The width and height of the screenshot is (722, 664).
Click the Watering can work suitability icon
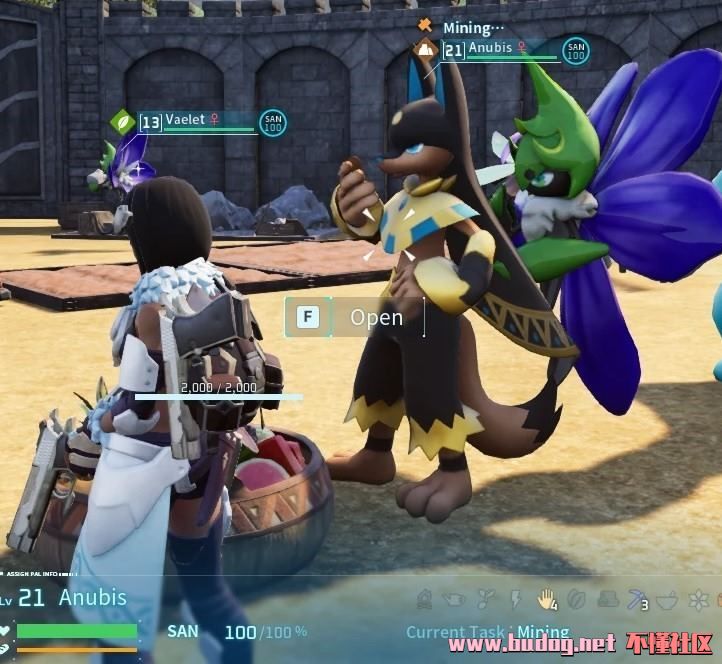pyautogui.click(x=455, y=599)
